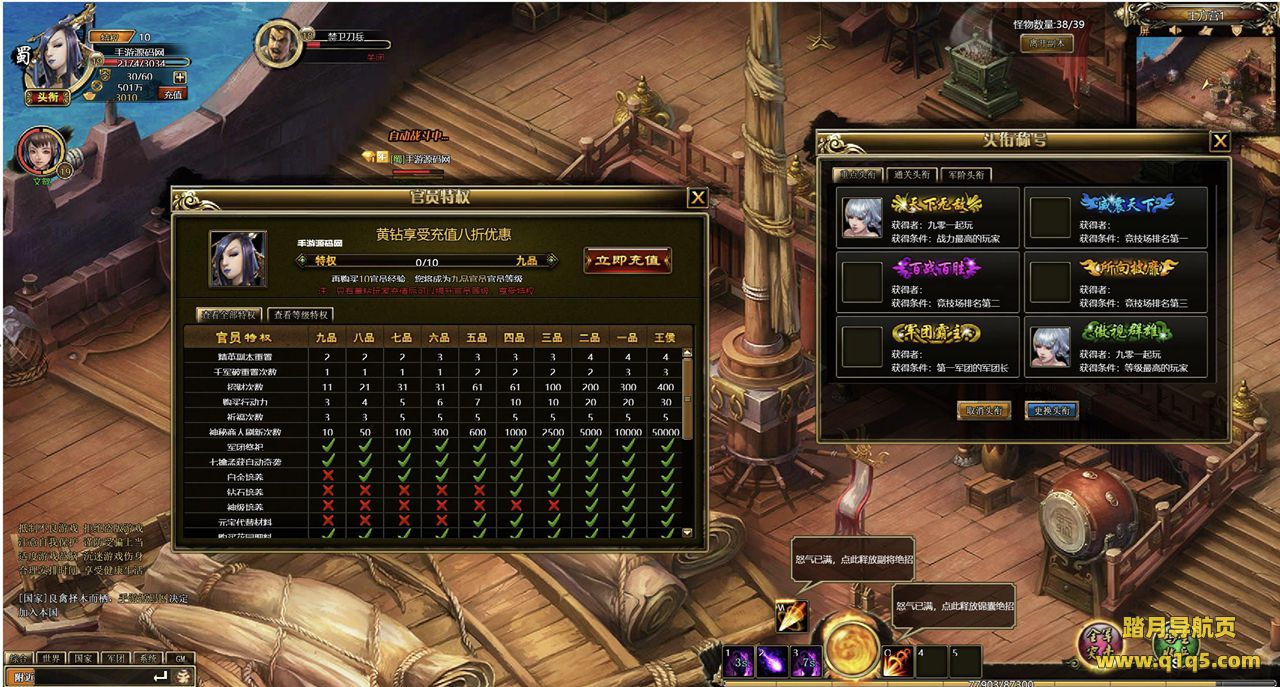Click the 离开副本 leave dungeon button

(x=1046, y=43)
